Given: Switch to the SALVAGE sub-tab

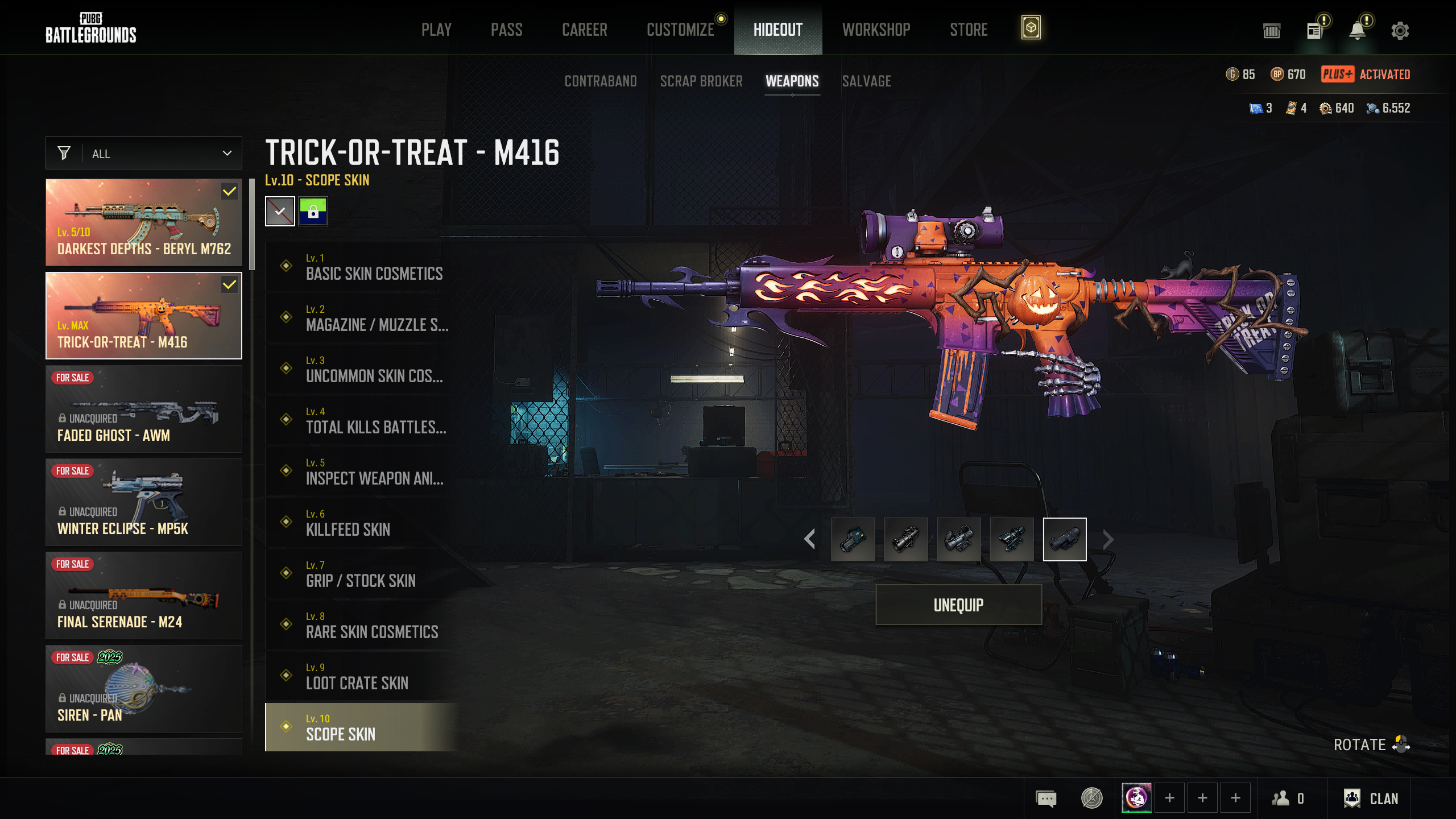Looking at the screenshot, I should 866,81.
